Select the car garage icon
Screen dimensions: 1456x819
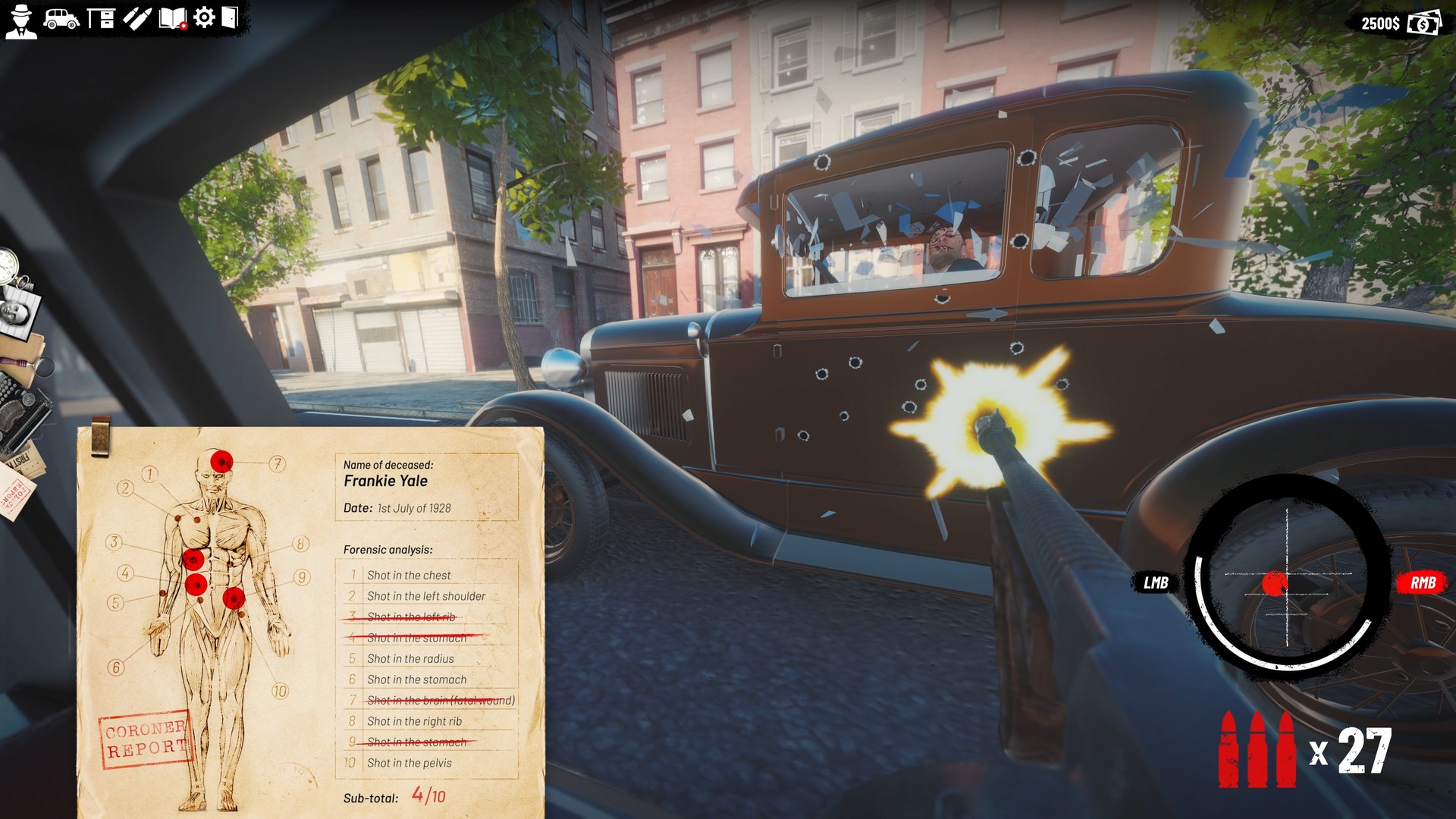61,17
